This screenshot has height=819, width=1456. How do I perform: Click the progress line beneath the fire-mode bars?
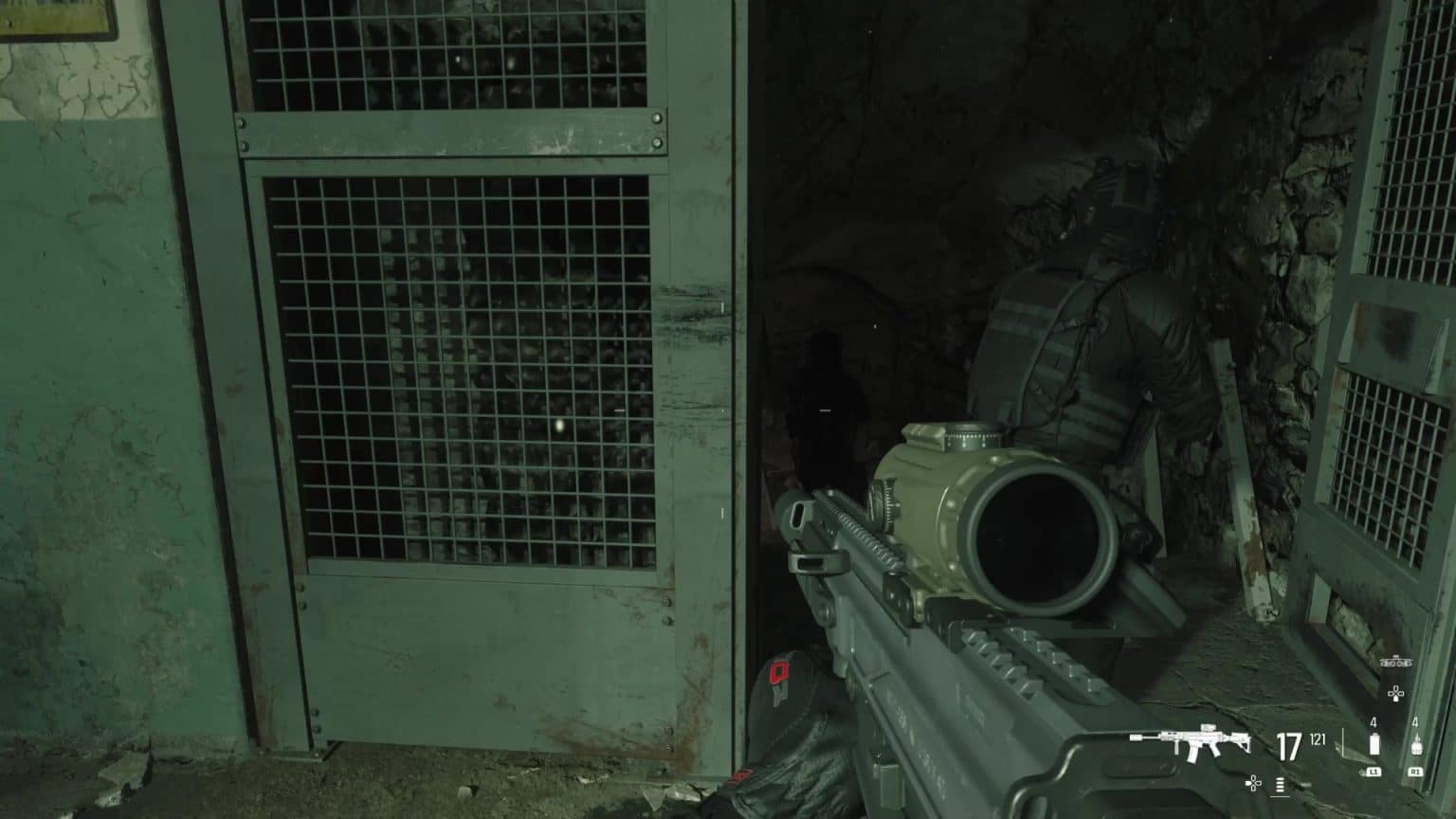tap(1280, 797)
